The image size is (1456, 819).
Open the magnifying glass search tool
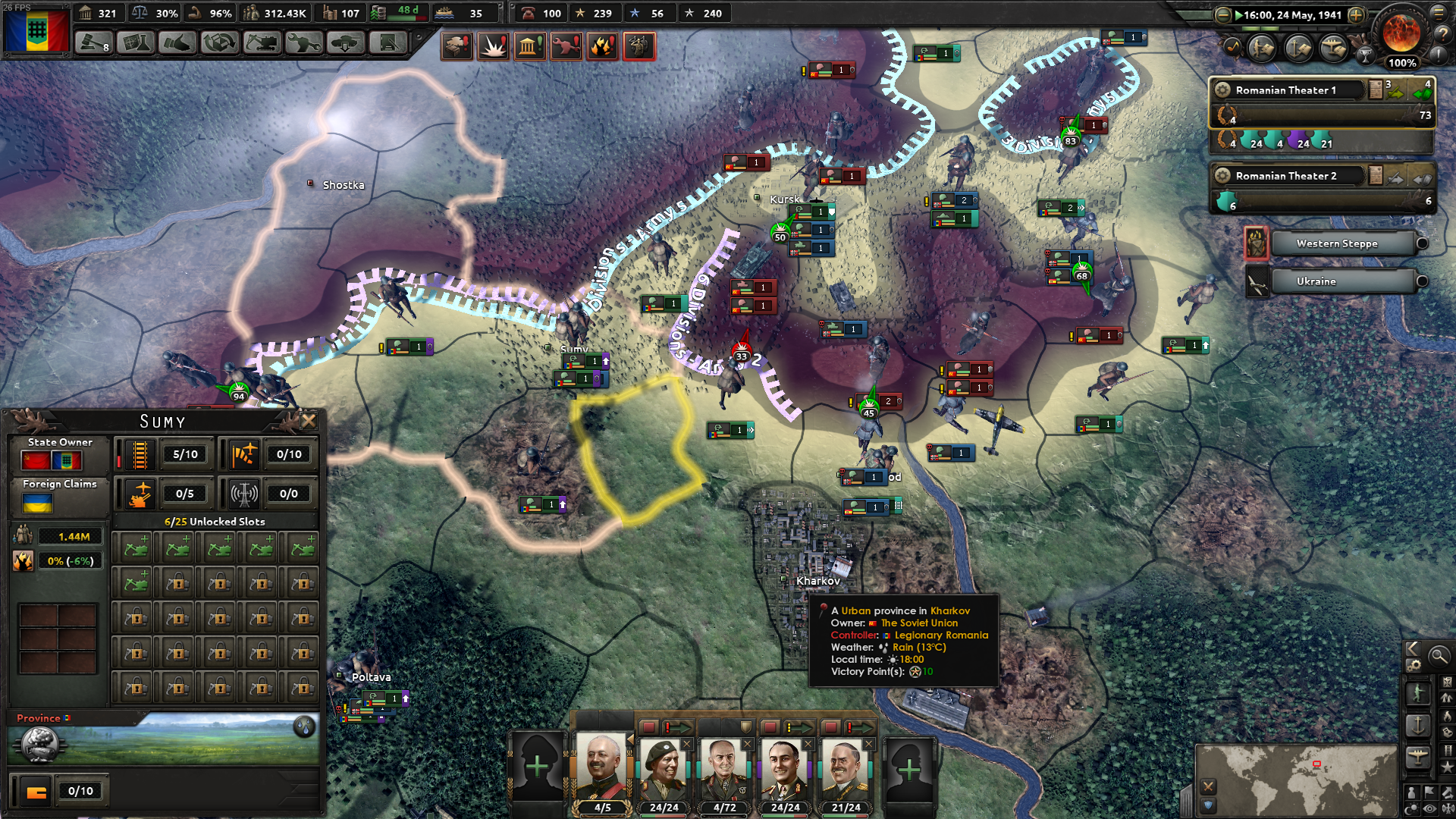coord(1439,657)
